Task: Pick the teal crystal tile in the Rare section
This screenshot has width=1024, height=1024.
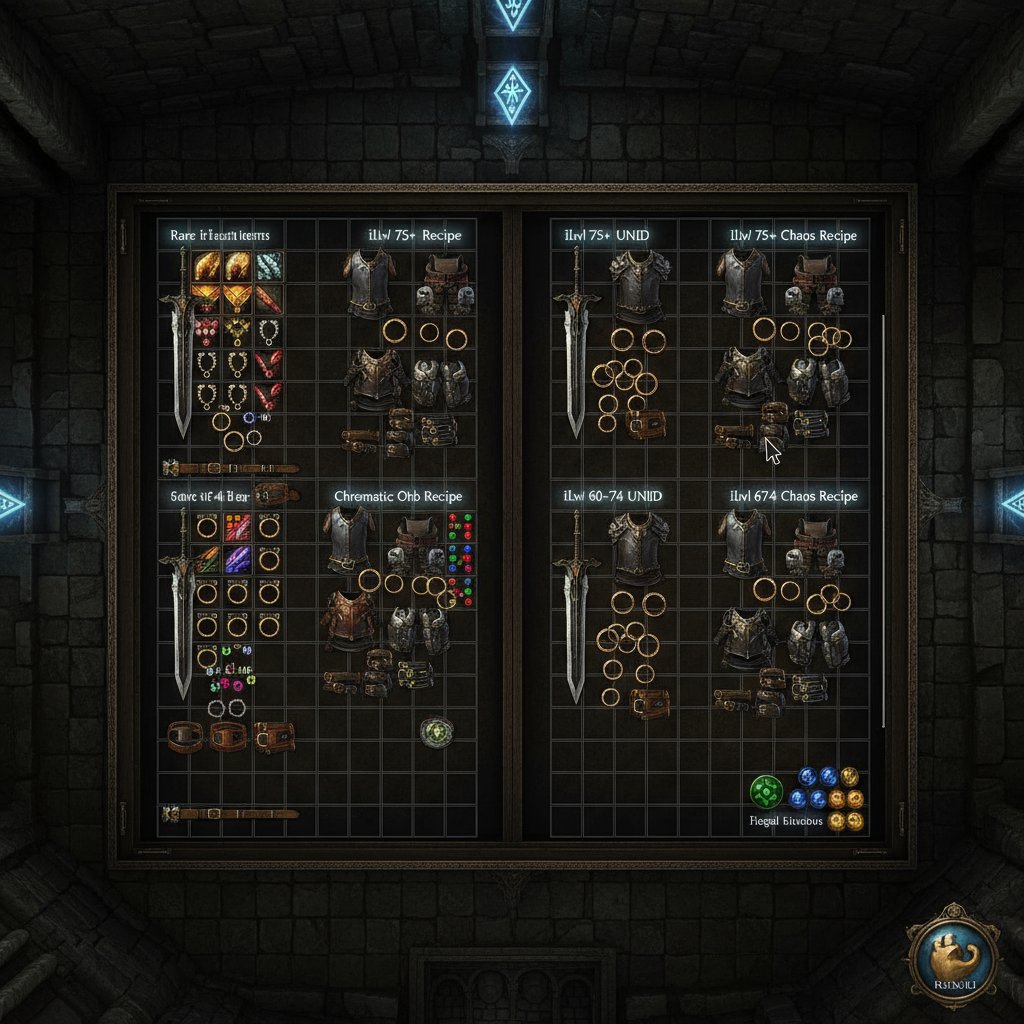Action: point(269,265)
